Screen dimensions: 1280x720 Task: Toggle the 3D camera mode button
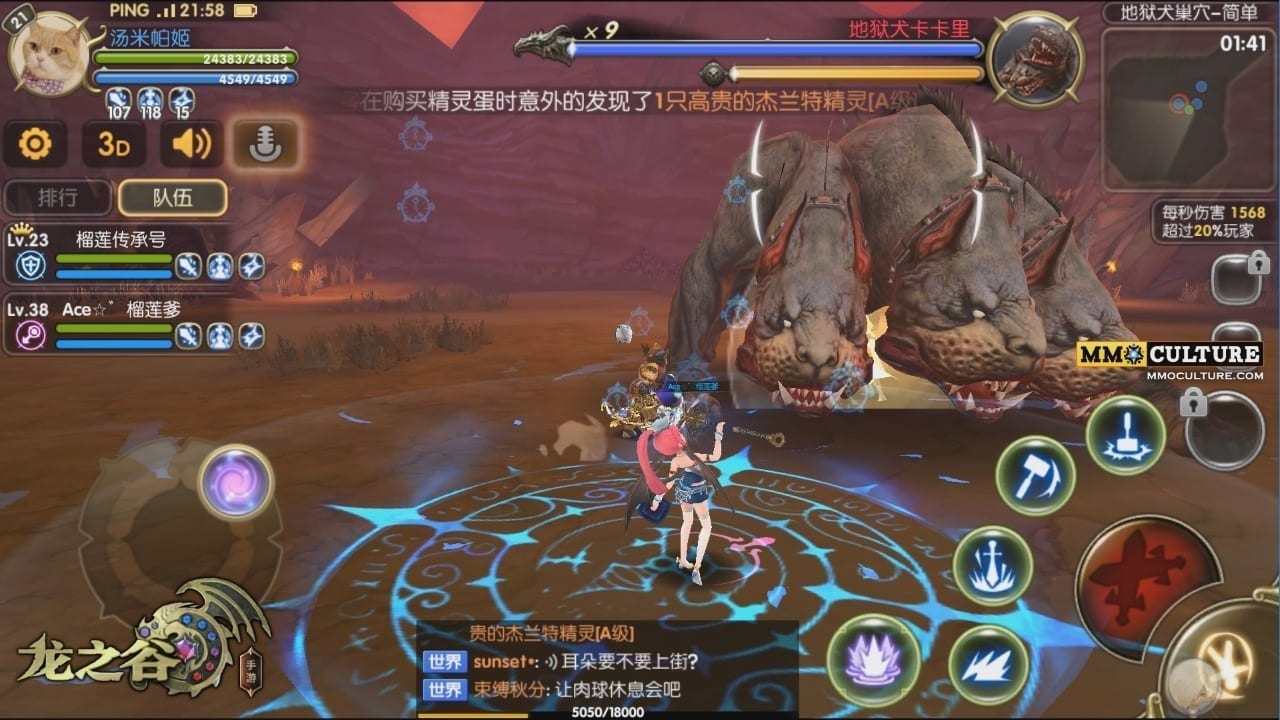pyautogui.click(x=114, y=145)
